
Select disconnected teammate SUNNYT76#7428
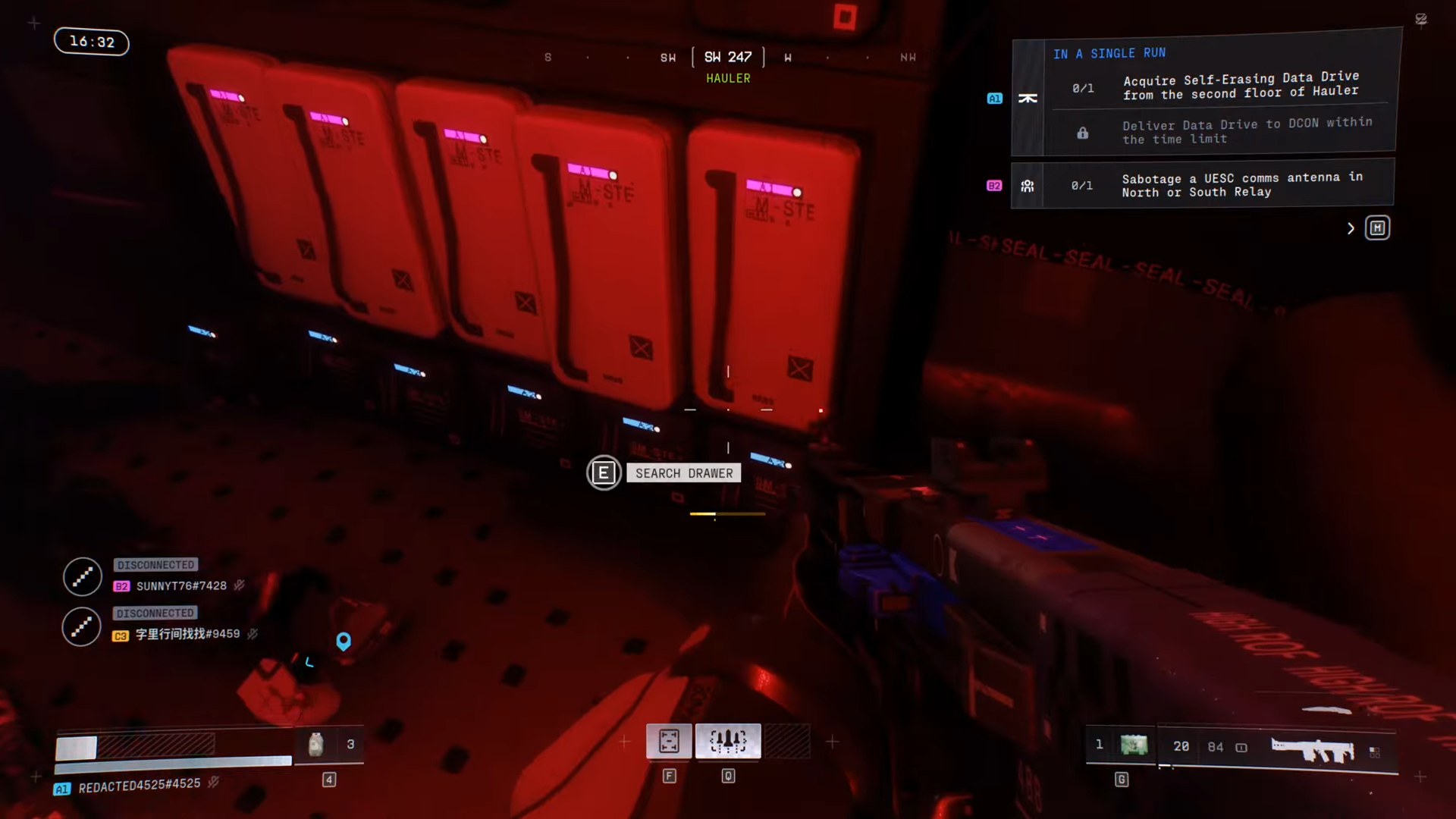180,586
